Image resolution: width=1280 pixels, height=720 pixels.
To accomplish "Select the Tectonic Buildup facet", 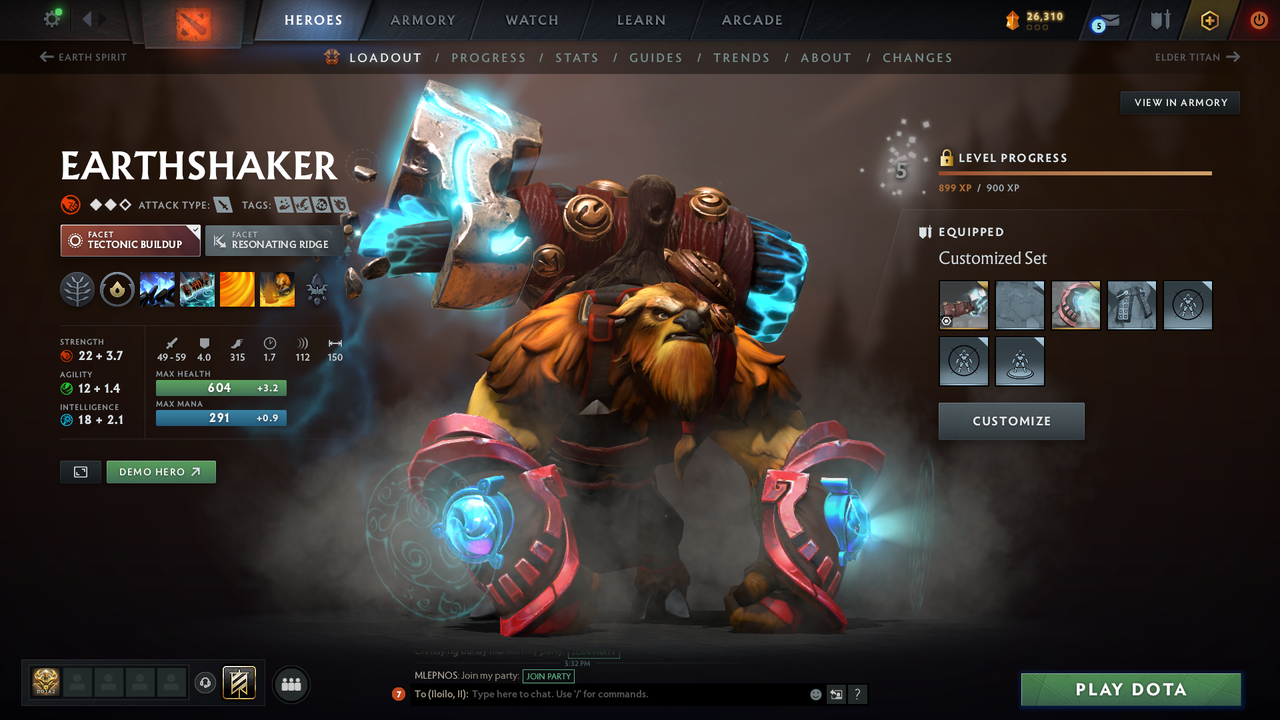I will point(130,240).
